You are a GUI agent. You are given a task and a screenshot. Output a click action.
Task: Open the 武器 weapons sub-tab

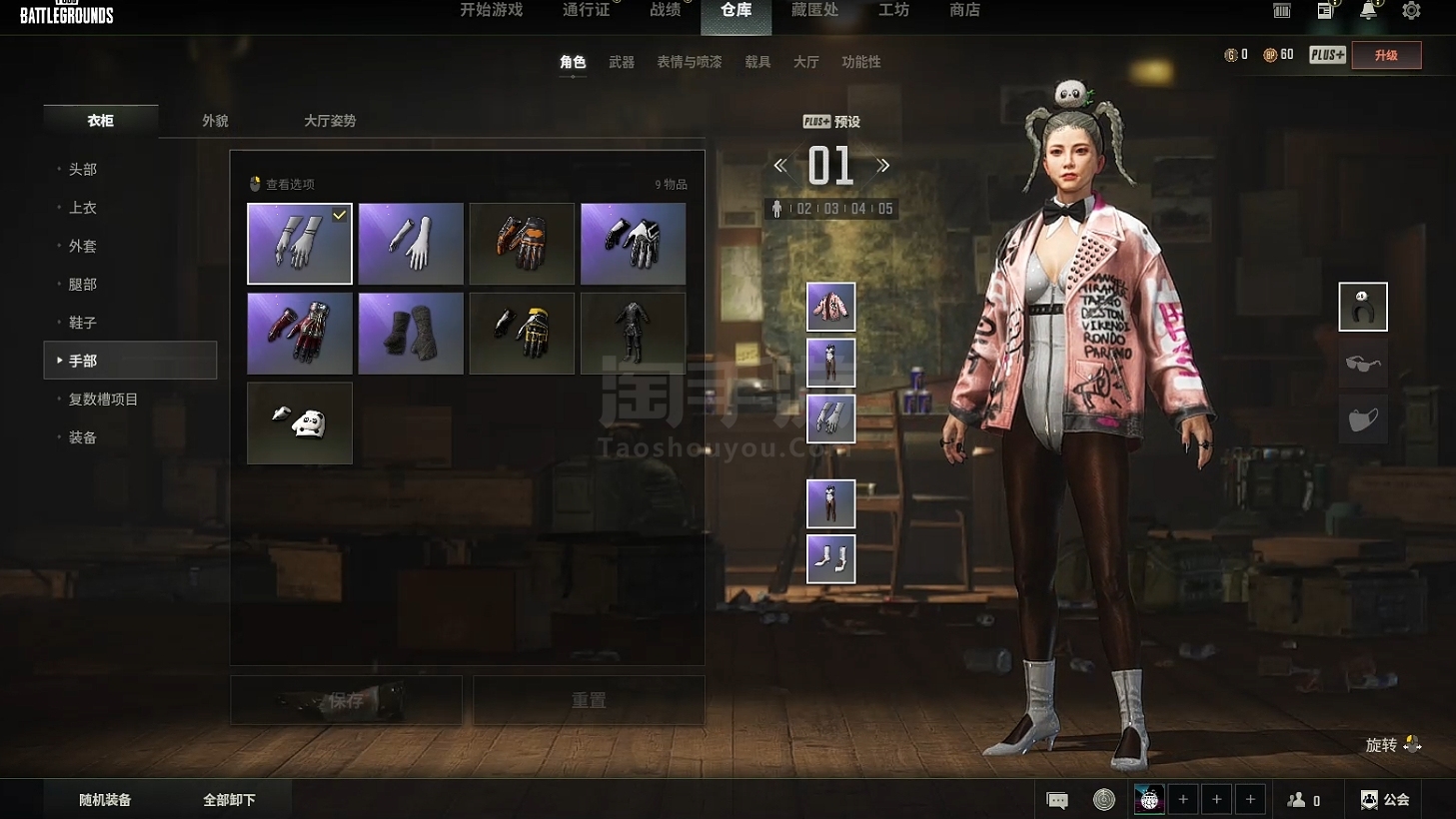click(x=622, y=62)
